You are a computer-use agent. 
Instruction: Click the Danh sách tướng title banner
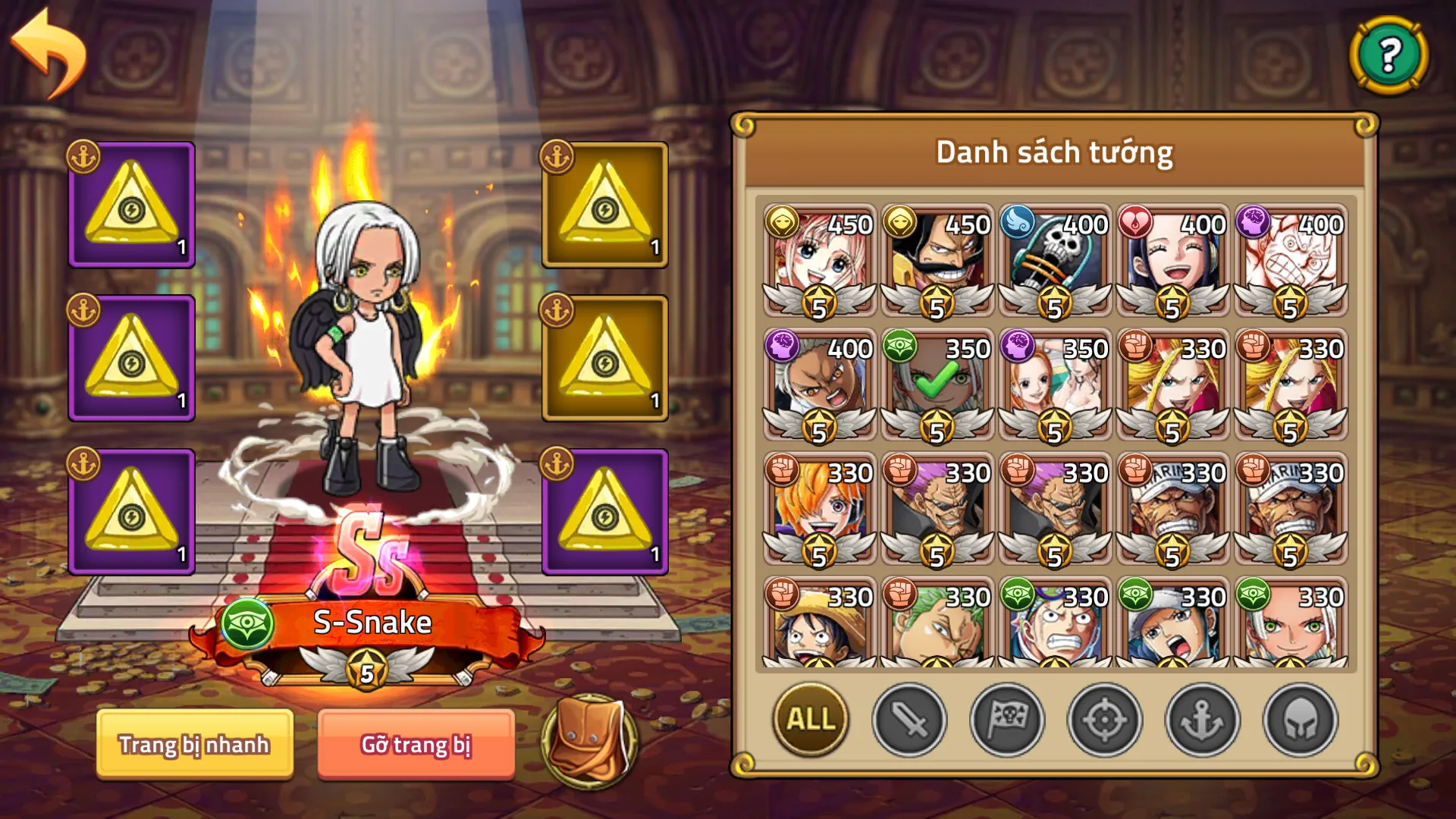(1054, 152)
